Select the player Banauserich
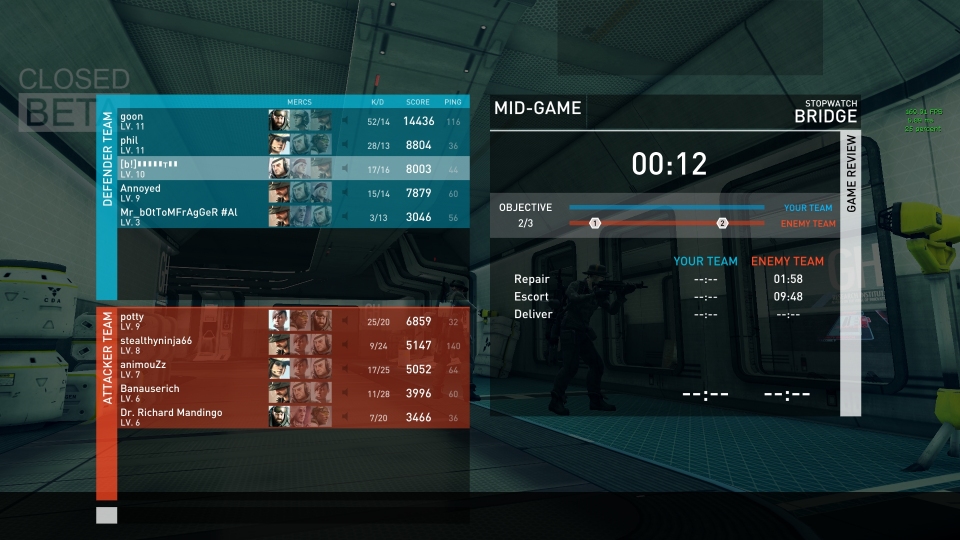Screen dimensions: 960x540 point(190,393)
